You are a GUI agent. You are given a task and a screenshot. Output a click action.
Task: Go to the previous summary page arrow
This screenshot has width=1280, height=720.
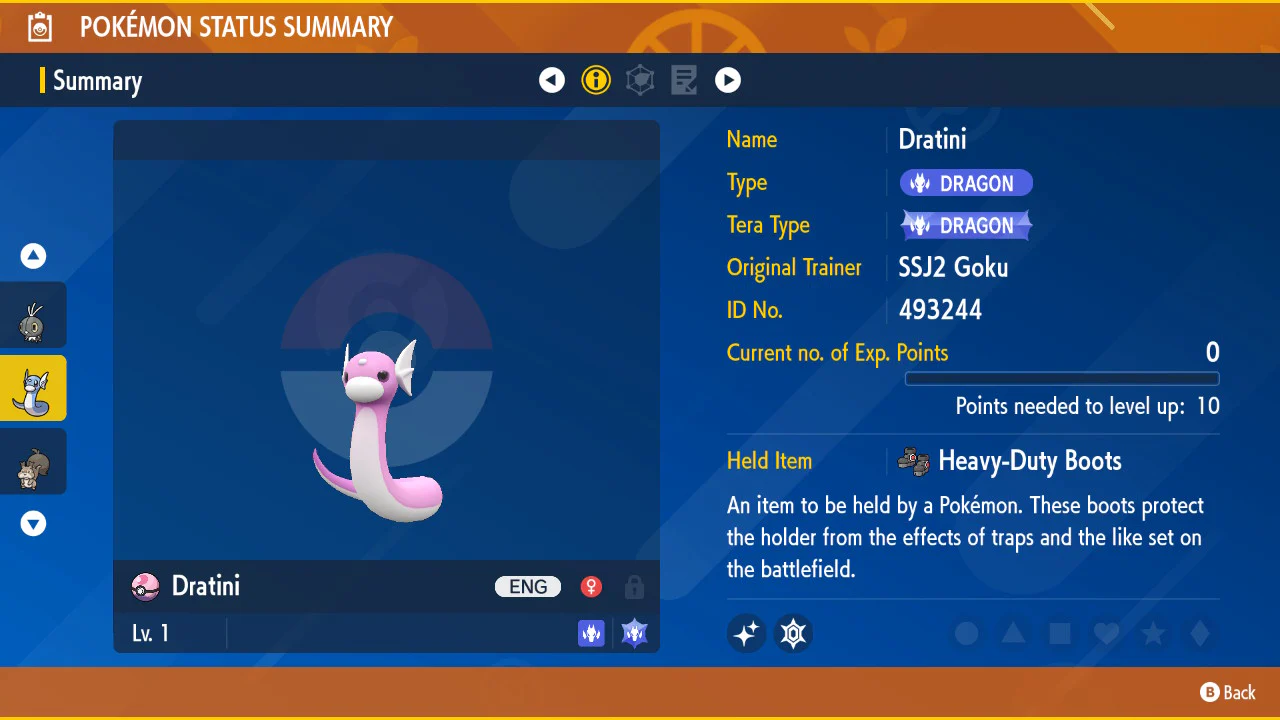tap(552, 80)
